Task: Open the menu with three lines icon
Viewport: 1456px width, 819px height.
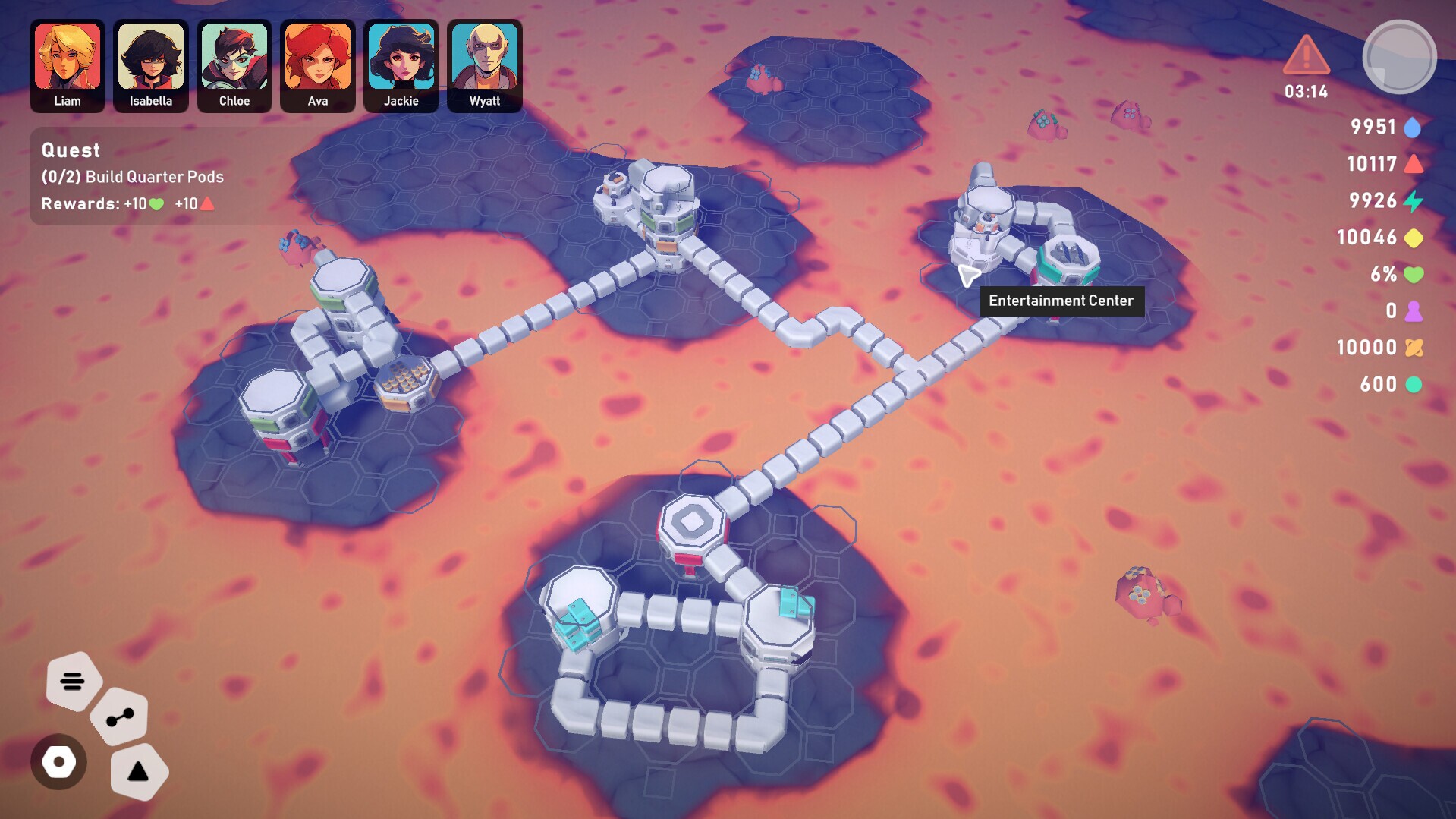Action: click(72, 682)
